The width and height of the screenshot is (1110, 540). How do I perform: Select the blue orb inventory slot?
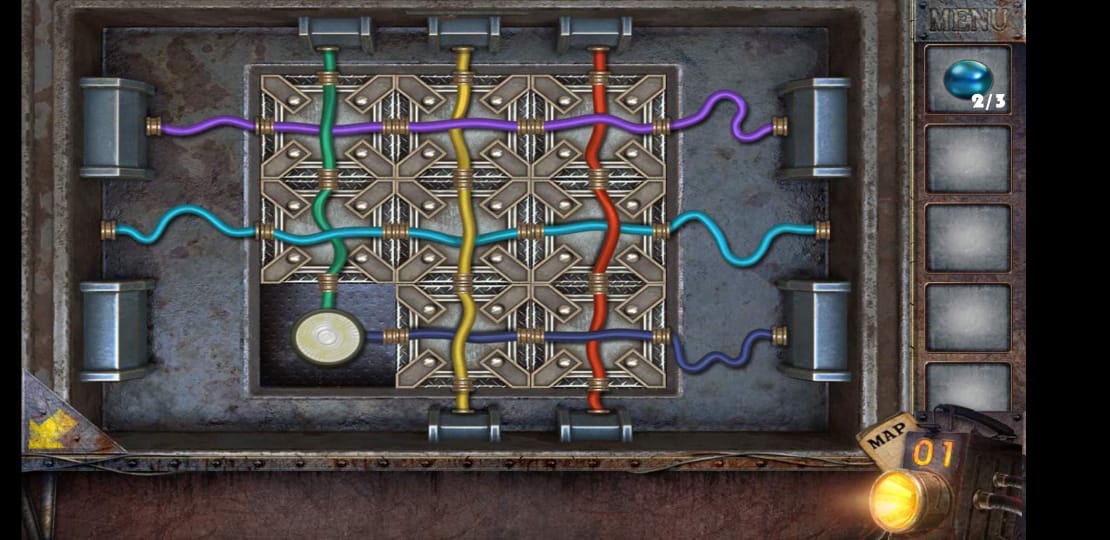[967, 79]
